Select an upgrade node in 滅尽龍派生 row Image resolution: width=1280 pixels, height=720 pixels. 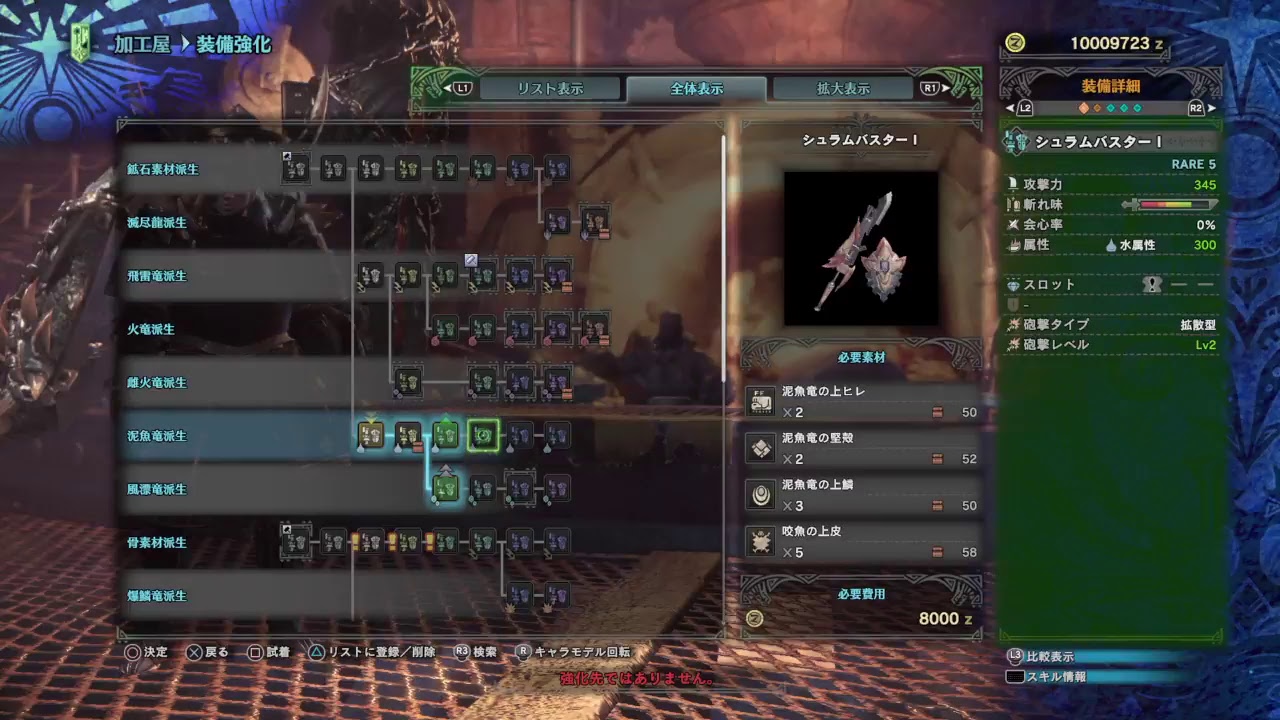[557, 223]
